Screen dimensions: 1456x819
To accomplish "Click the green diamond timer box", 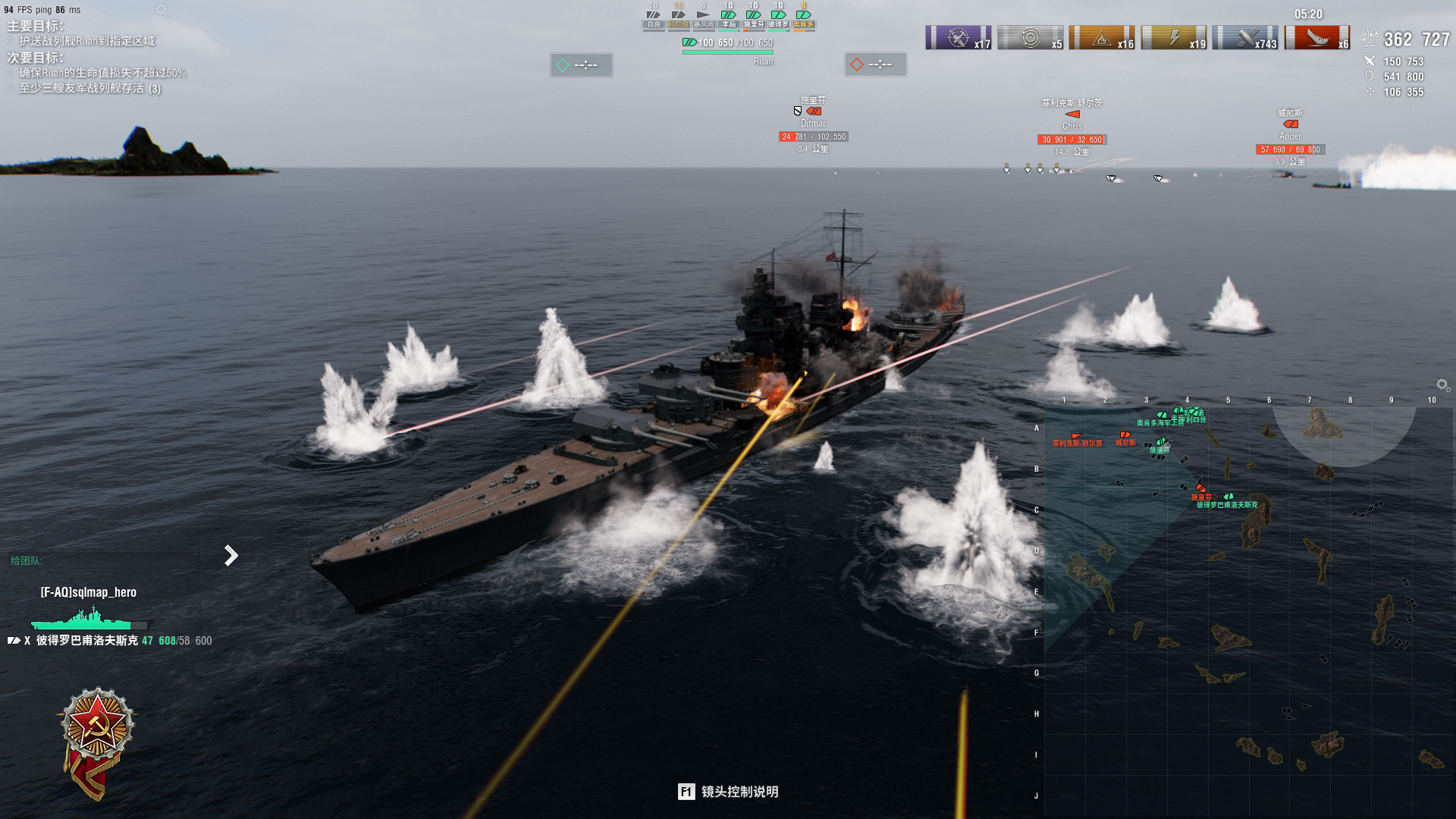I will 581,65.
